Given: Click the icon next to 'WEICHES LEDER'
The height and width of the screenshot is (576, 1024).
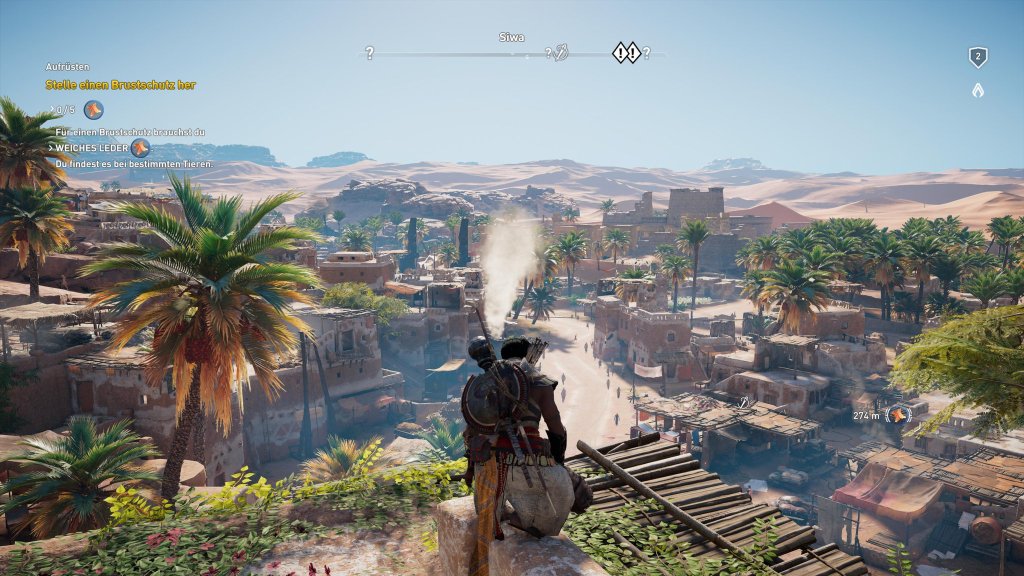Looking at the screenshot, I should [139, 148].
